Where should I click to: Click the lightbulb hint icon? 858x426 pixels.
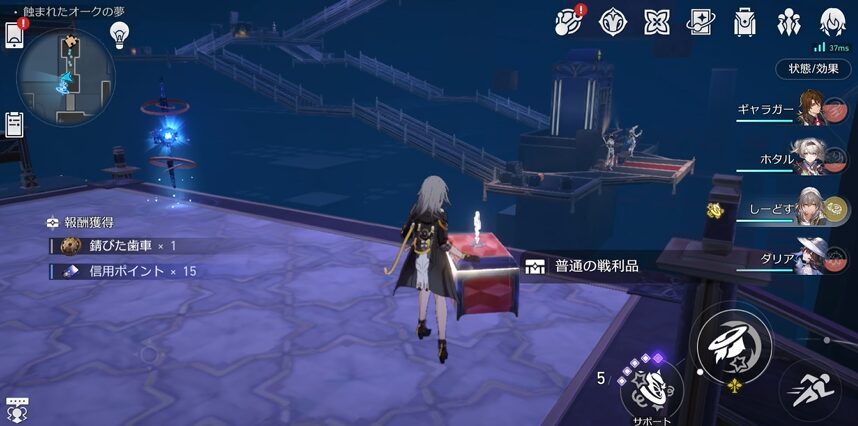120,35
